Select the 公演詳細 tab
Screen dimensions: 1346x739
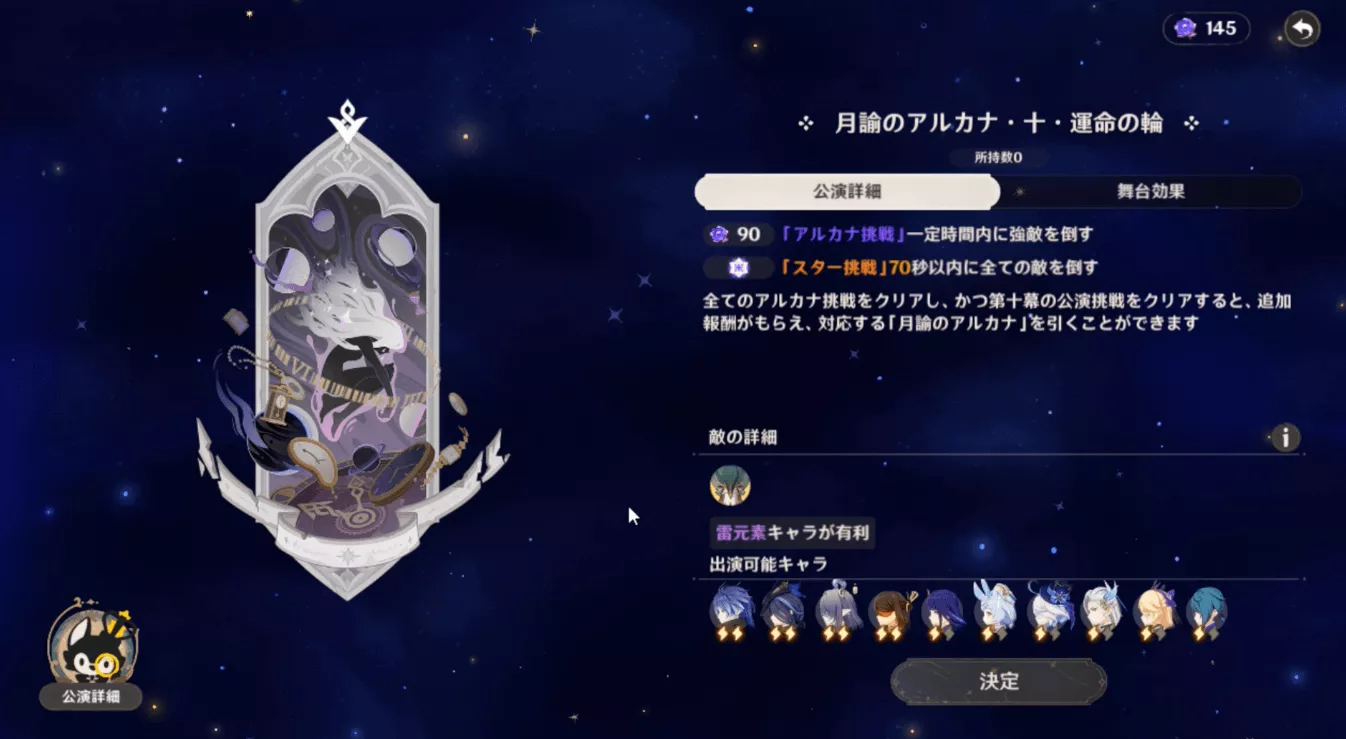(x=848, y=191)
